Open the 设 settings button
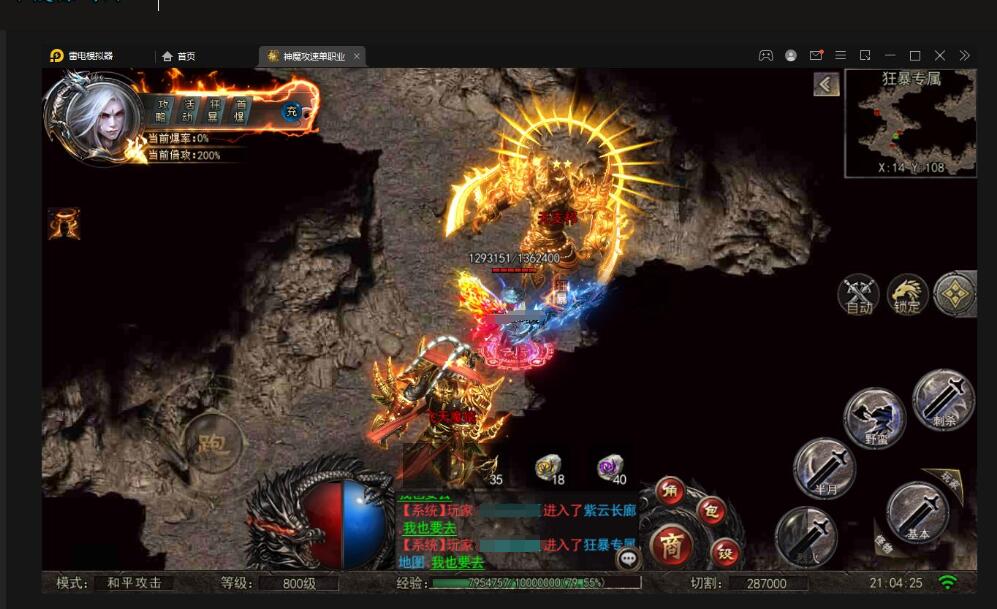This screenshot has width=997, height=609. pyautogui.click(x=725, y=551)
